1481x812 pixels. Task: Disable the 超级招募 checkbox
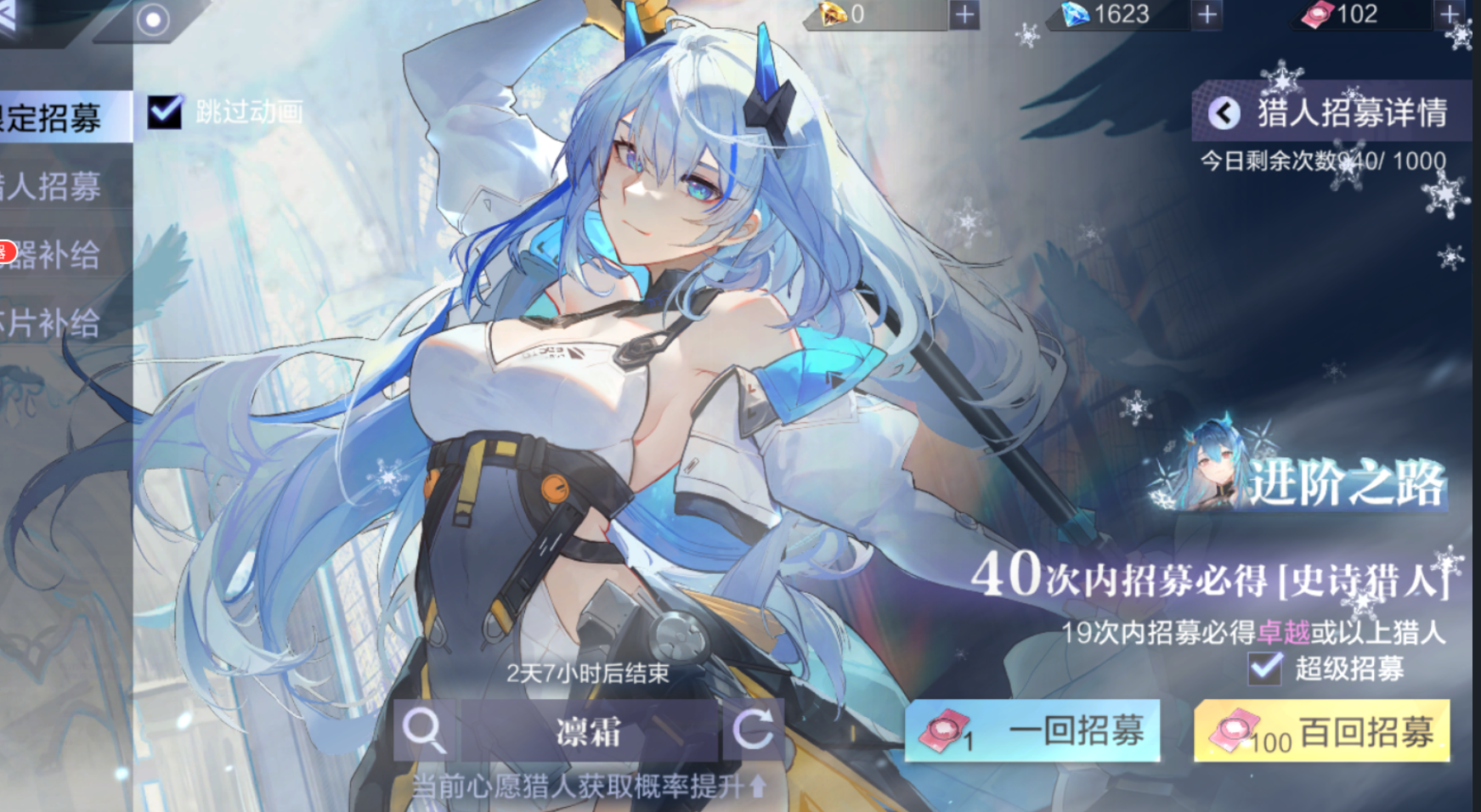tap(1265, 670)
